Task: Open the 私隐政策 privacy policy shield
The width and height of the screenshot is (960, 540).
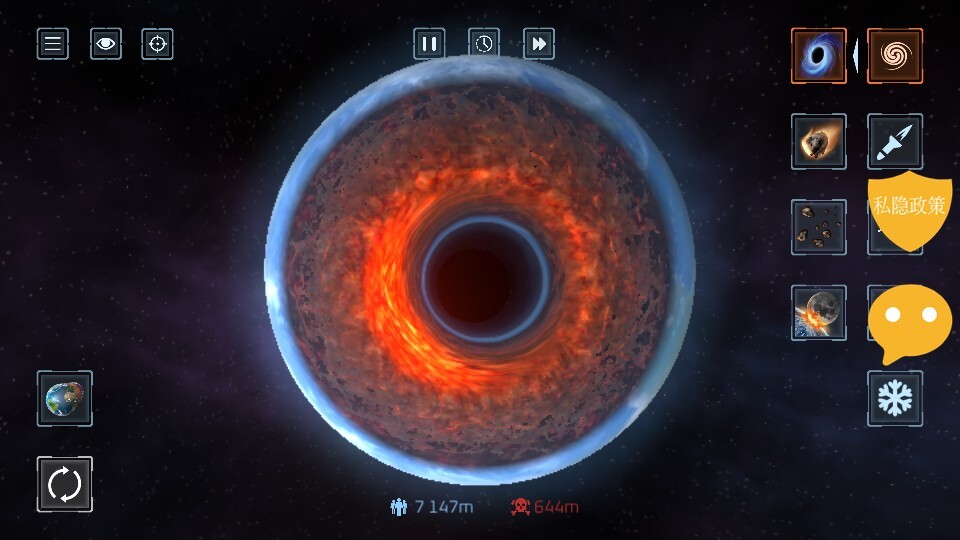Action: click(908, 208)
